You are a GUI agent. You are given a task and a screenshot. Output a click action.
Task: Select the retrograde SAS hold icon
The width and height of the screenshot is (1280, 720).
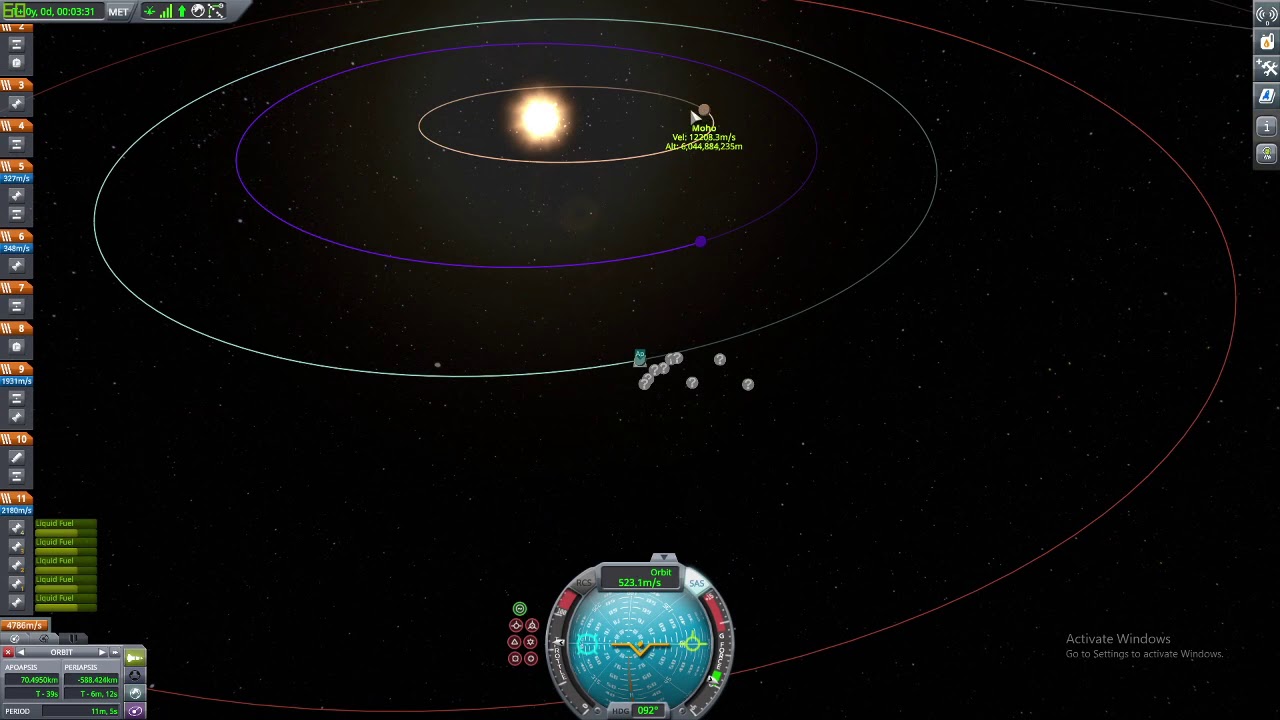pos(533,625)
